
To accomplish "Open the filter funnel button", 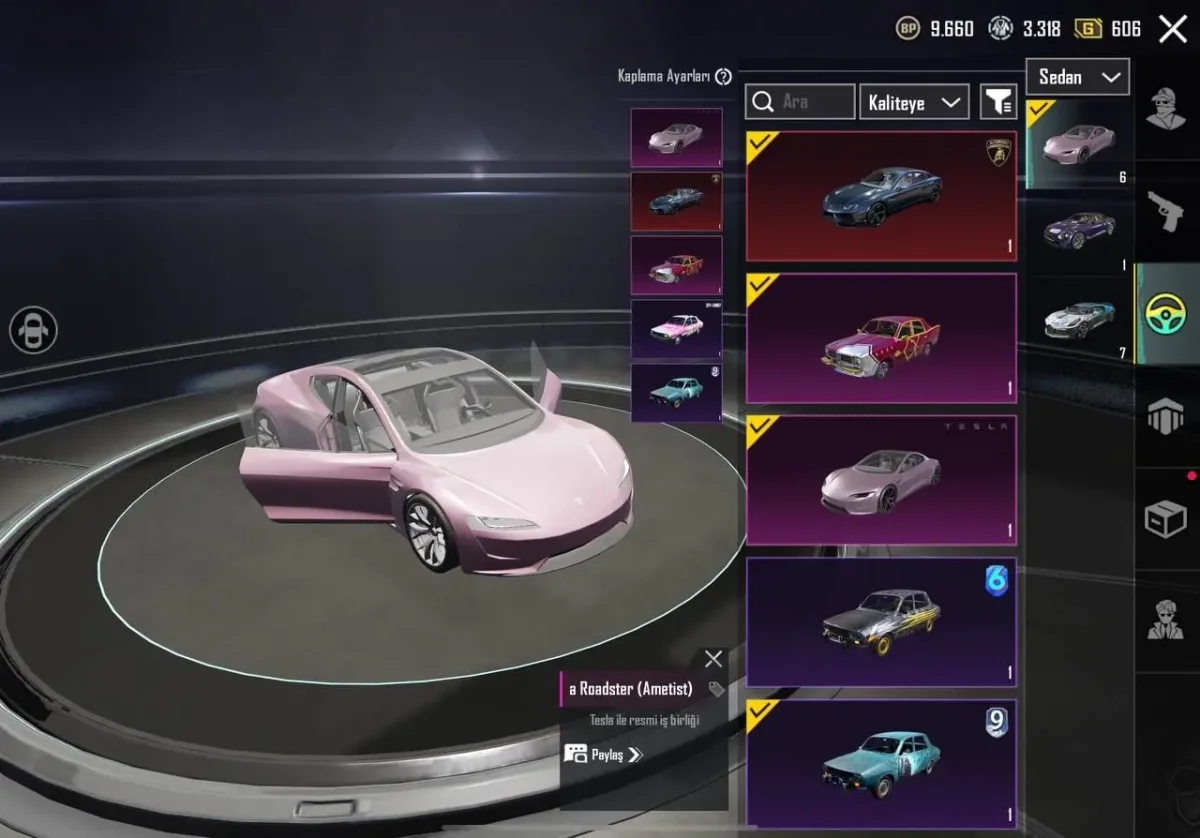I will pos(998,102).
